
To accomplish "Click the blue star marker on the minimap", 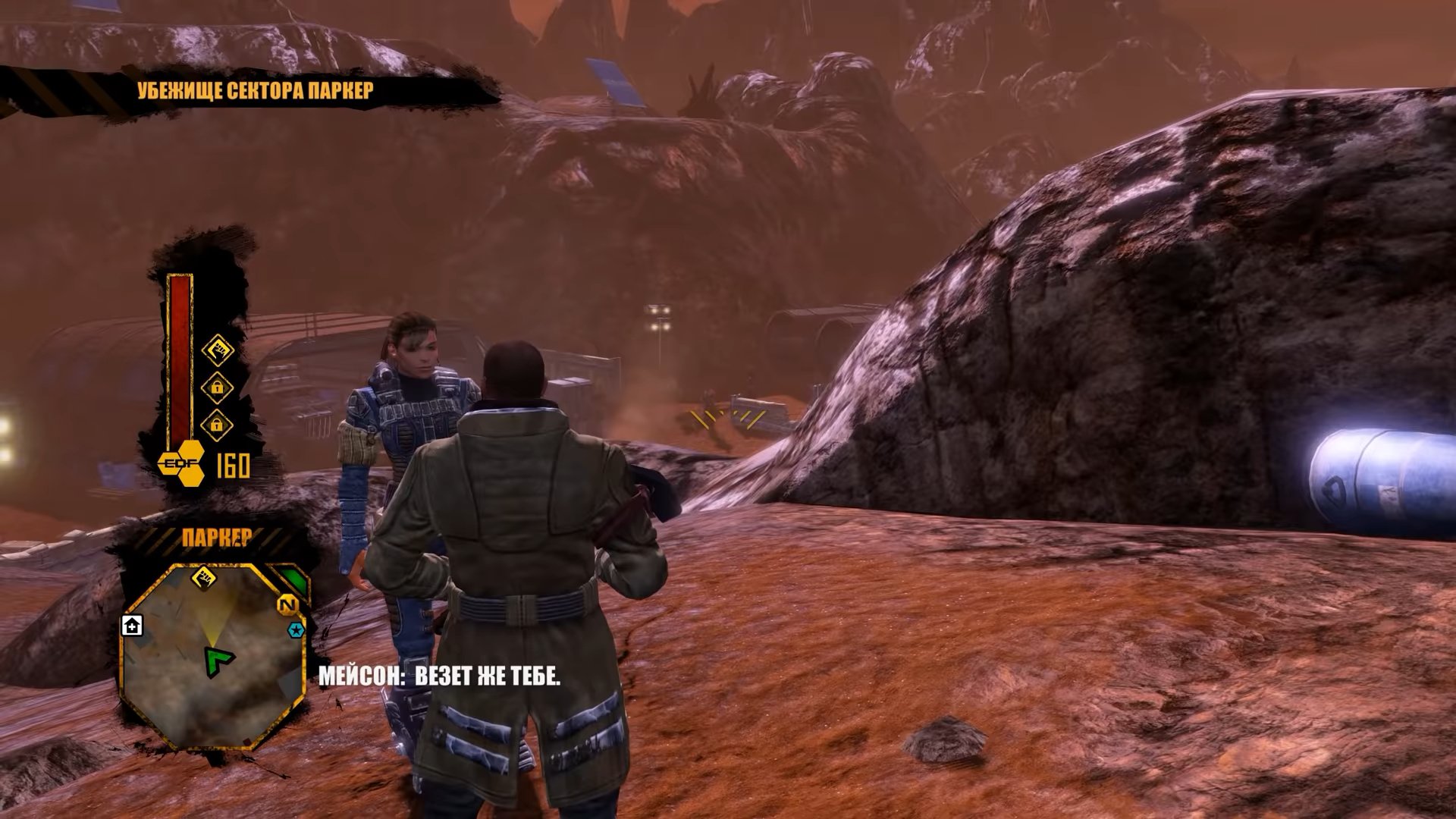I will pyautogui.click(x=296, y=630).
